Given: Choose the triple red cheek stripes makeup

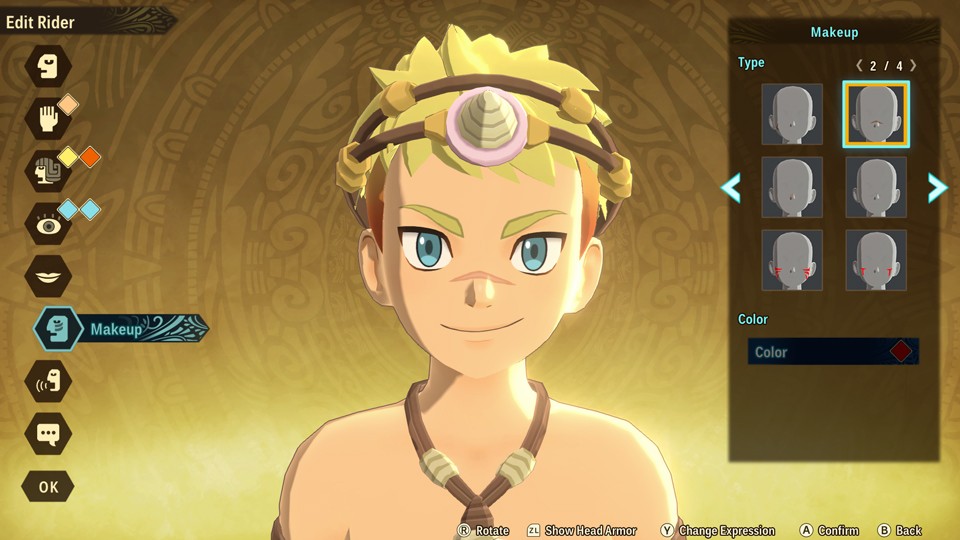Looking at the screenshot, I should tap(792, 260).
